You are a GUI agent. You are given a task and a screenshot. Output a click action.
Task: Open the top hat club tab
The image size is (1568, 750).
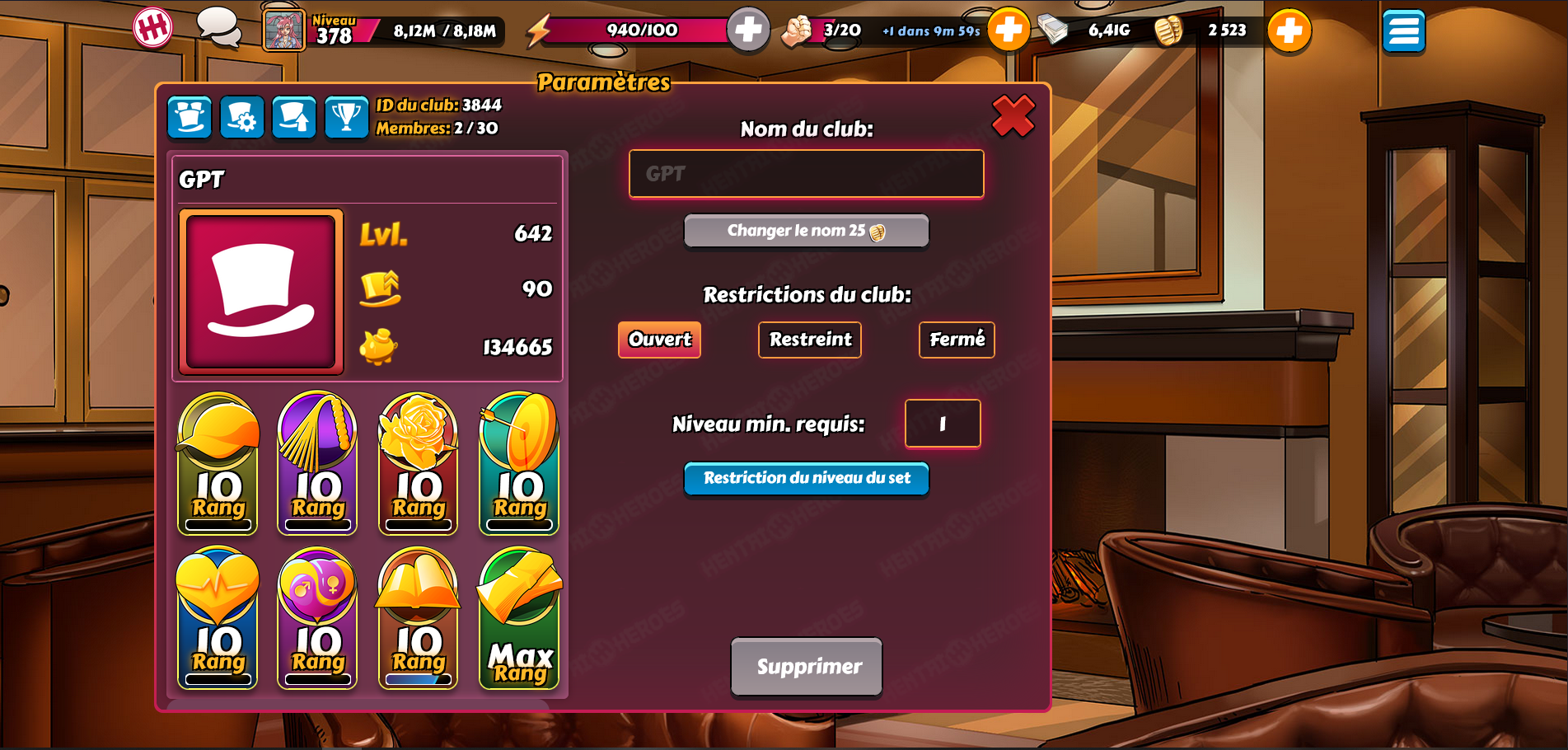click(190, 117)
